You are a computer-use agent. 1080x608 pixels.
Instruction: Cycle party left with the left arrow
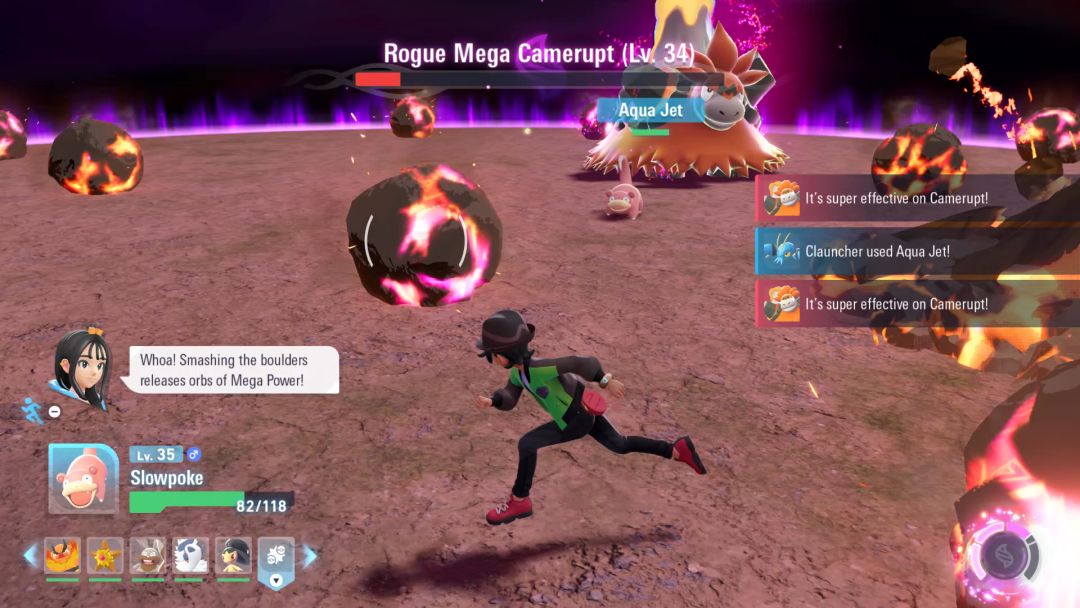coord(30,555)
